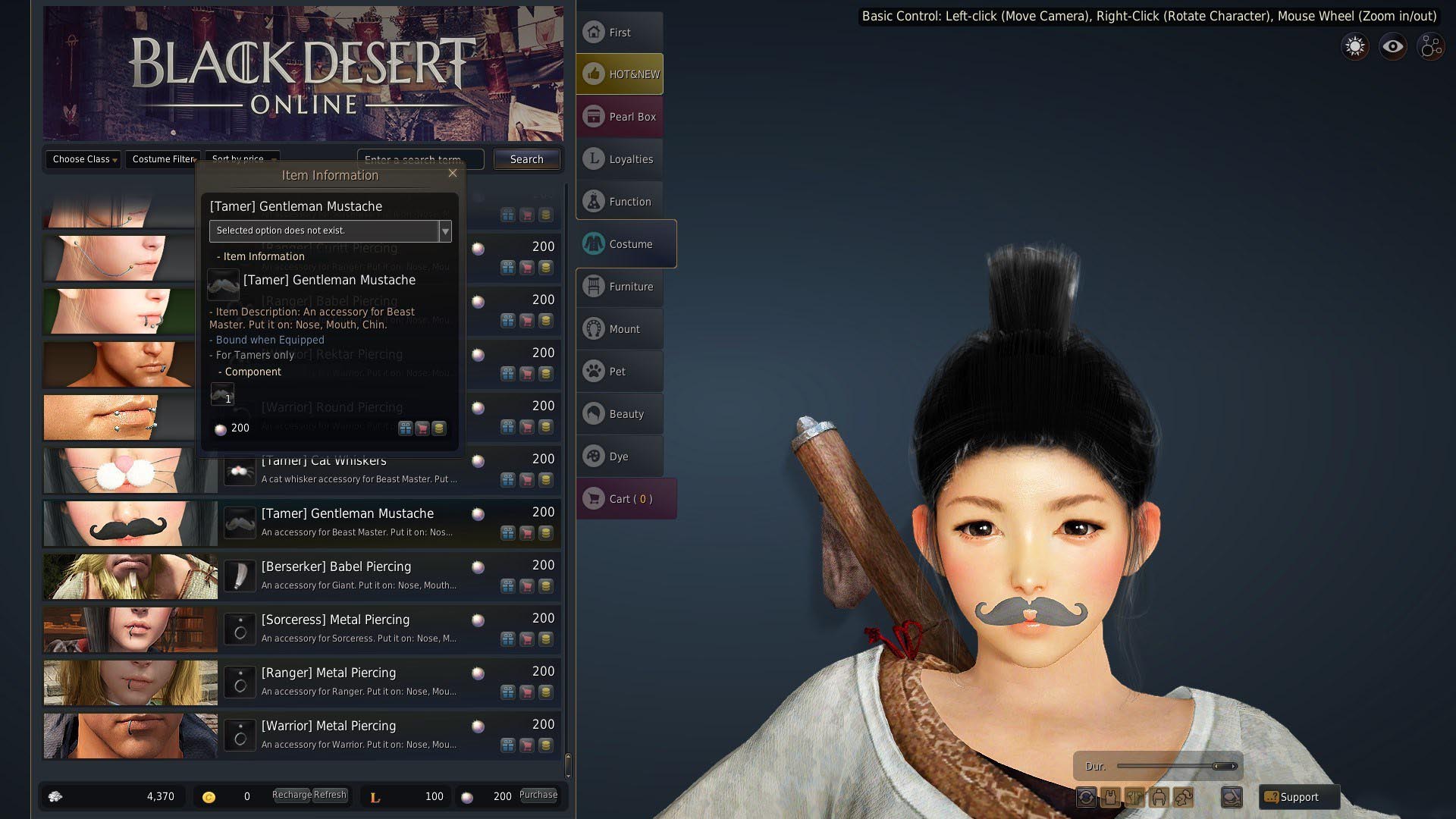Recharge pearls at the bottom bar
This screenshot has width=1456, height=819.
[x=291, y=795]
